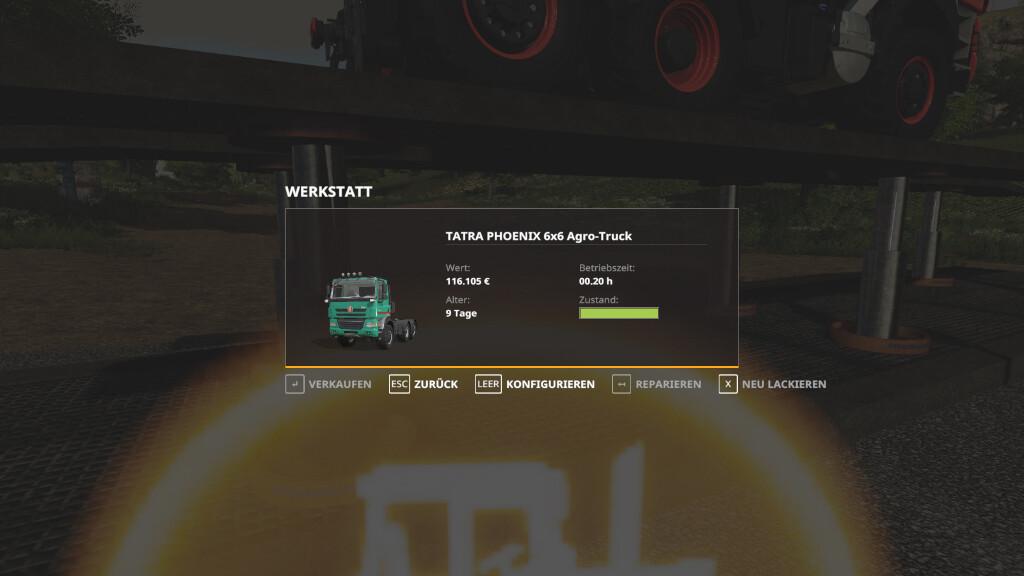Open Konfigurieren to configure the truck
This screenshot has width=1024, height=576.
tap(535, 384)
